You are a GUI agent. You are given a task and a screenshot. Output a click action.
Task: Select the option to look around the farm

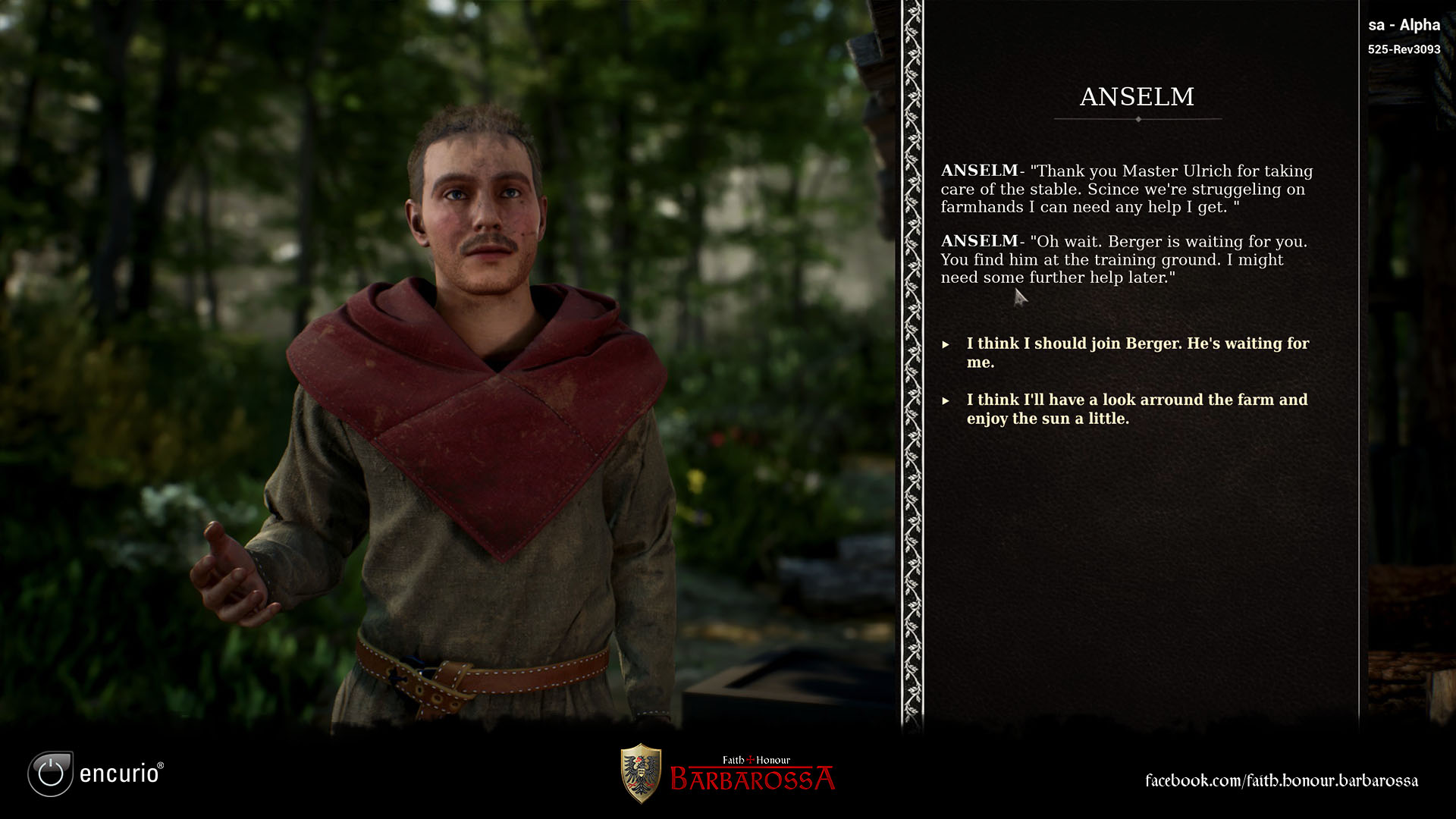[x=1136, y=409]
